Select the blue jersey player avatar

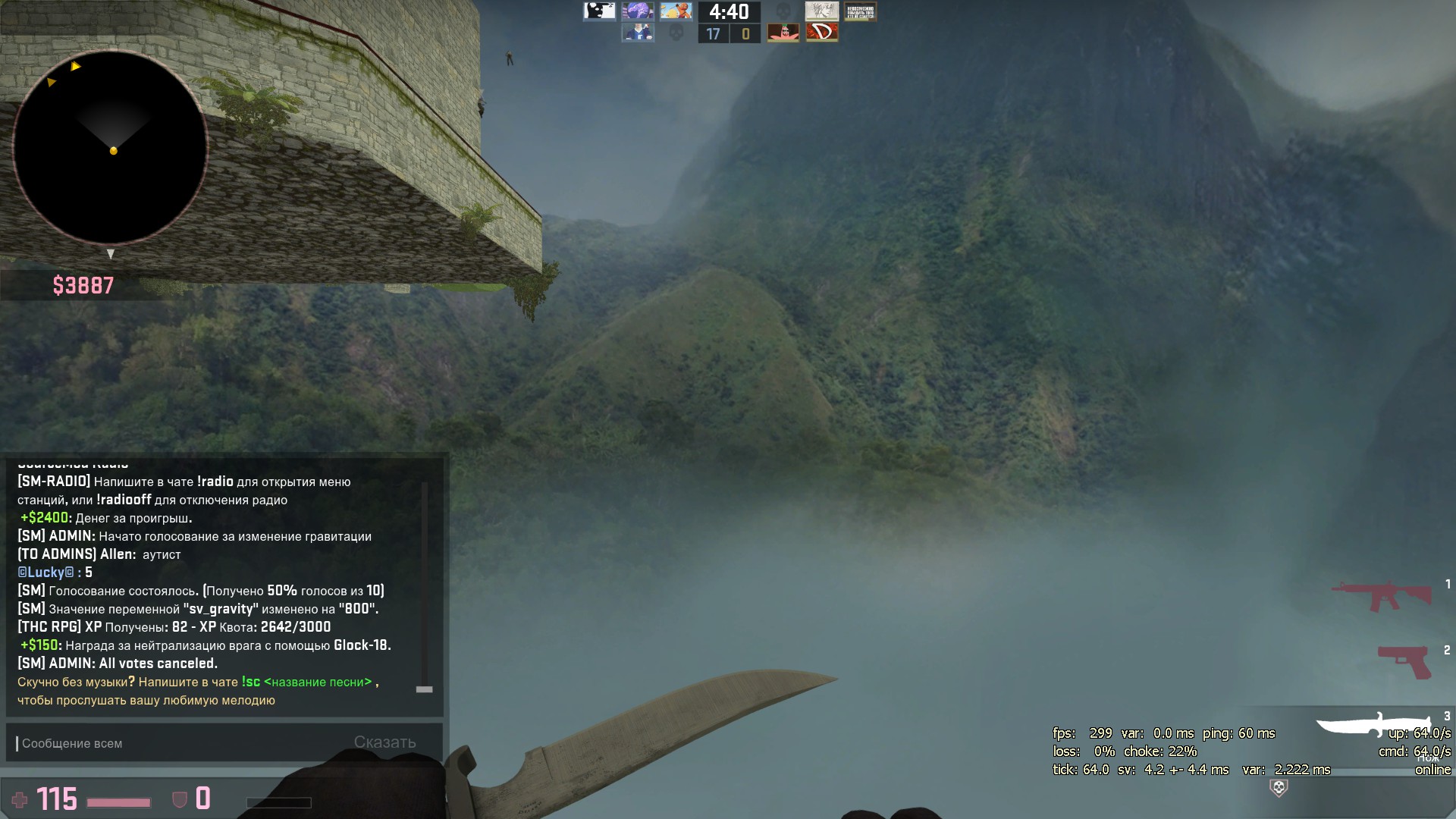[638, 33]
